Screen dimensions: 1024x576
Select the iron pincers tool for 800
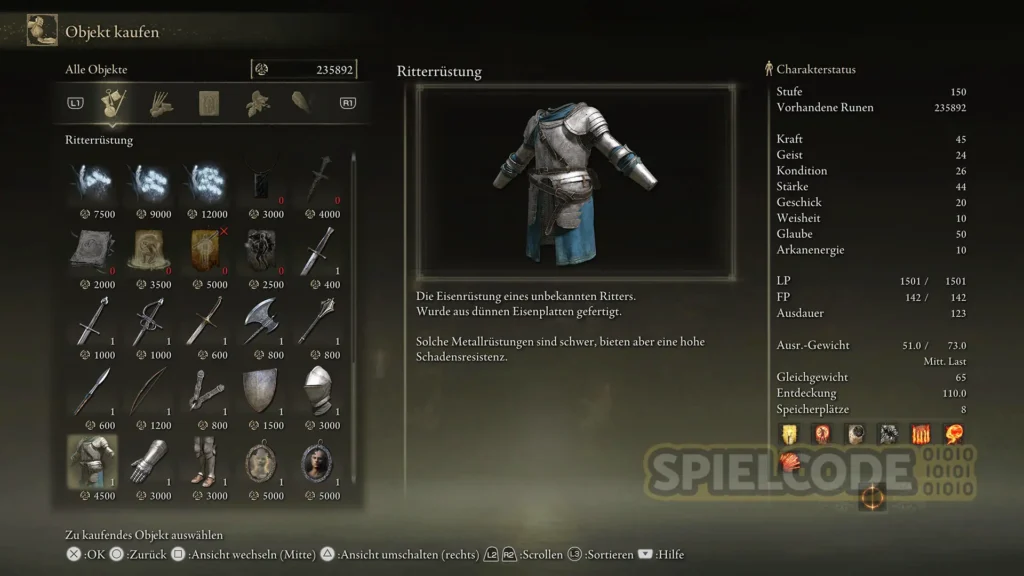coord(205,391)
